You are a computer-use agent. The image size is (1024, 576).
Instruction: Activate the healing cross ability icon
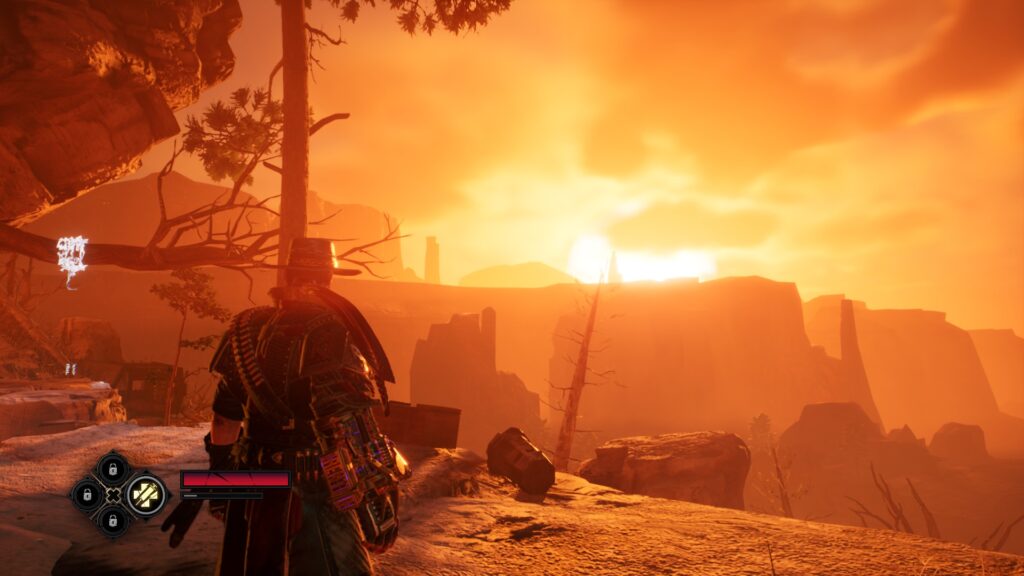pyautogui.click(x=146, y=494)
